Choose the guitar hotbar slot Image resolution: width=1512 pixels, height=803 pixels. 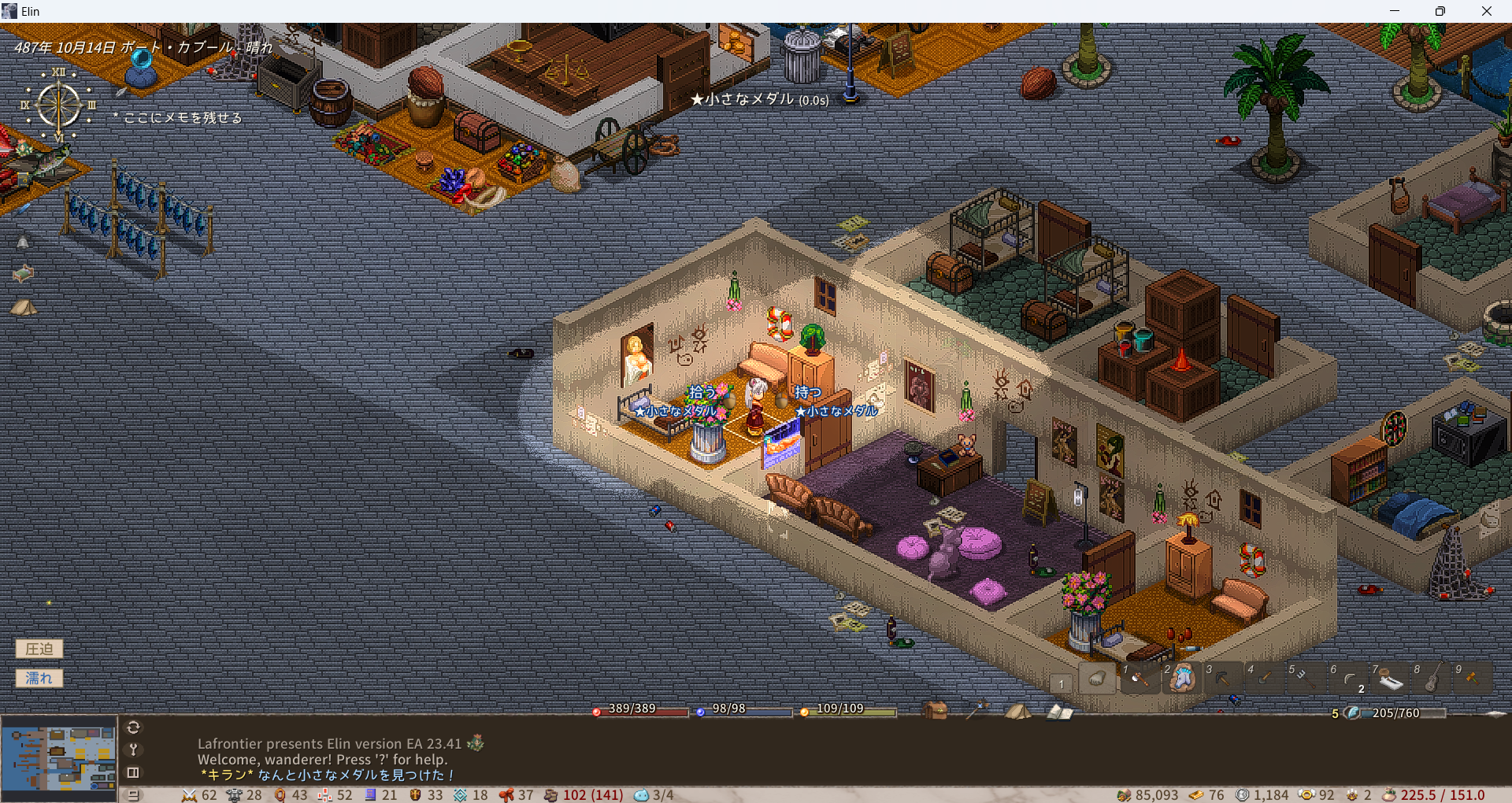(1432, 679)
